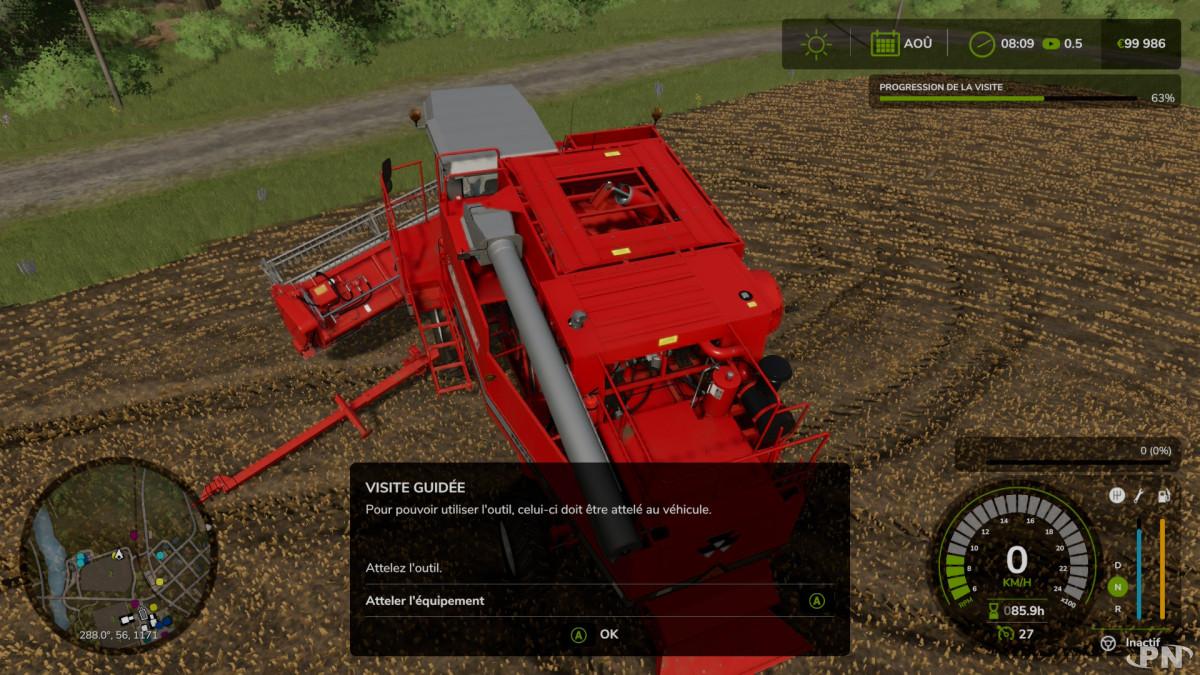
Task: Click the time acceleration icon
Action: (1051, 44)
